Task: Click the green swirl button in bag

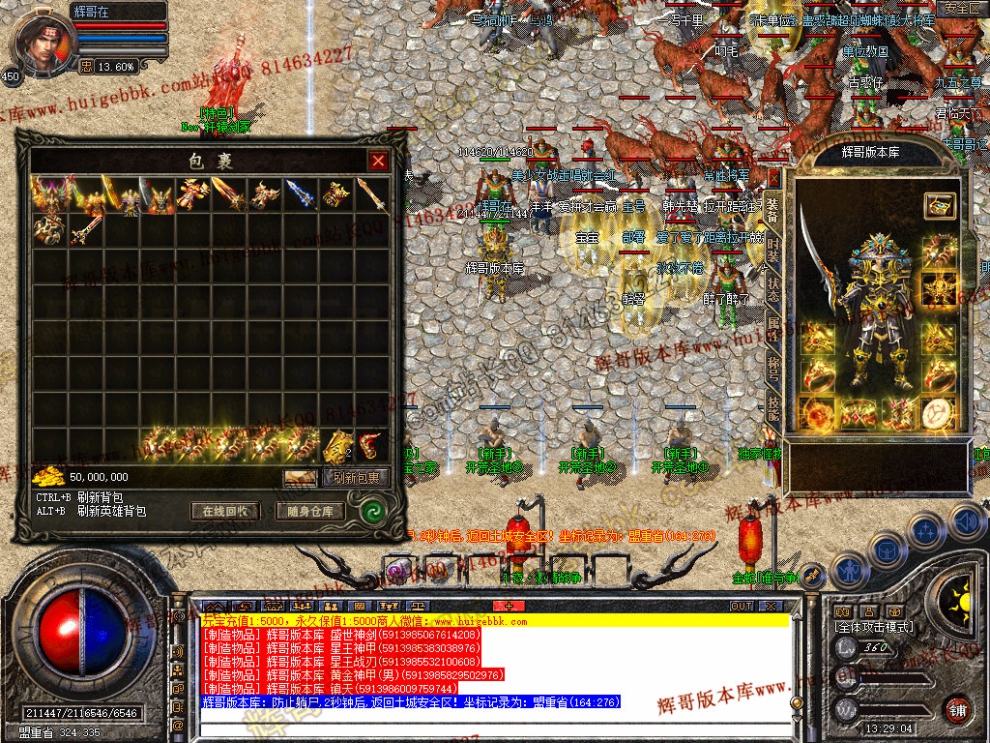Action: coord(372,511)
